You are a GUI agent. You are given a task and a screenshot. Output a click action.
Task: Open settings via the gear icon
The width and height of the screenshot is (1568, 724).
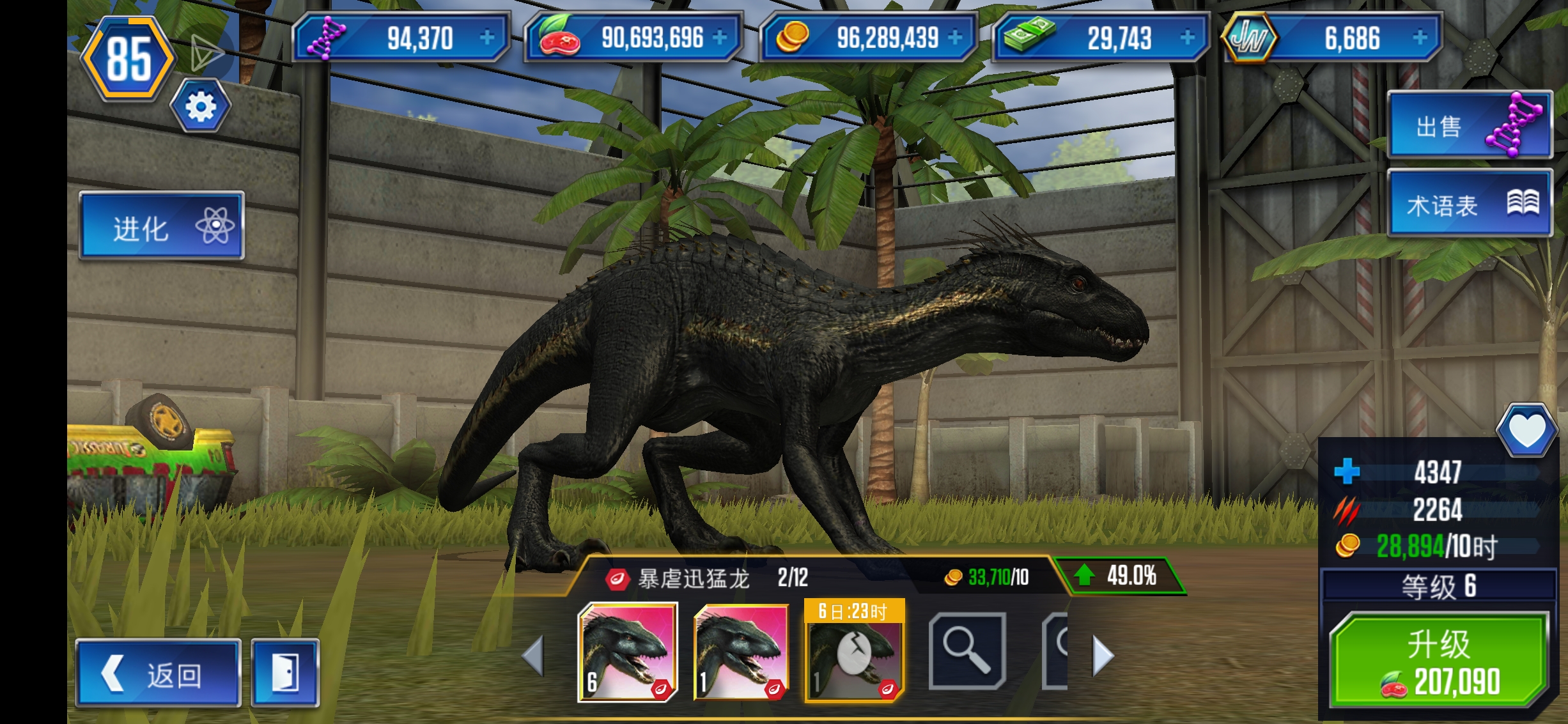click(x=201, y=107)
